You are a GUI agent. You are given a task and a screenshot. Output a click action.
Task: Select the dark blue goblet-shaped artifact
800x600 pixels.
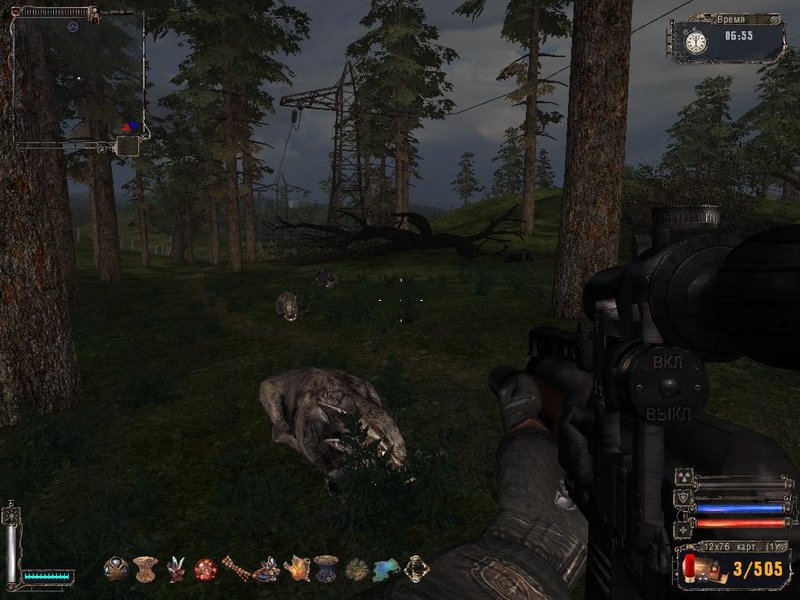click(x=326, y=570)
